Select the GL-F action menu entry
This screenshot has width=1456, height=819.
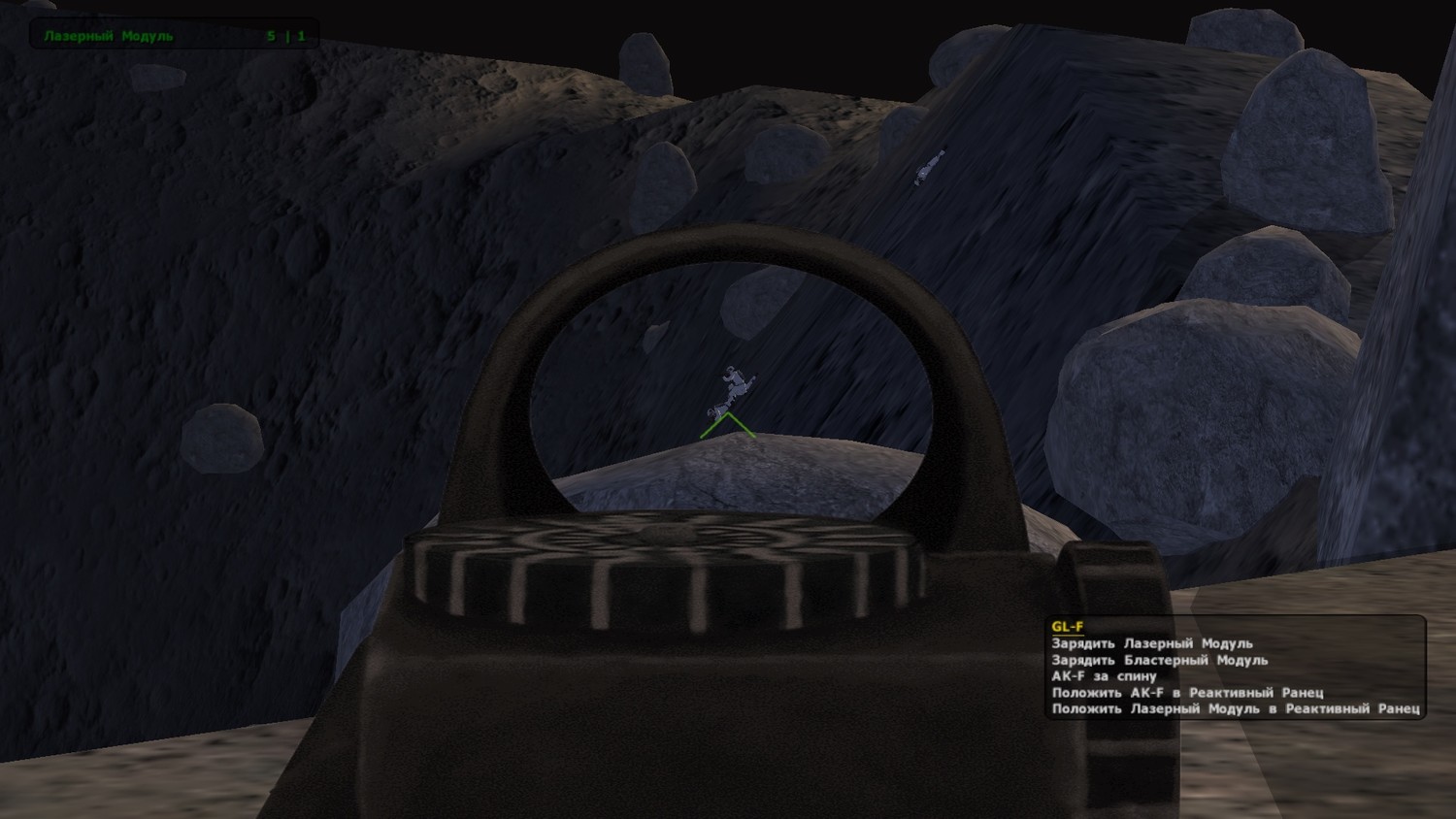[x=1068, y=627]
